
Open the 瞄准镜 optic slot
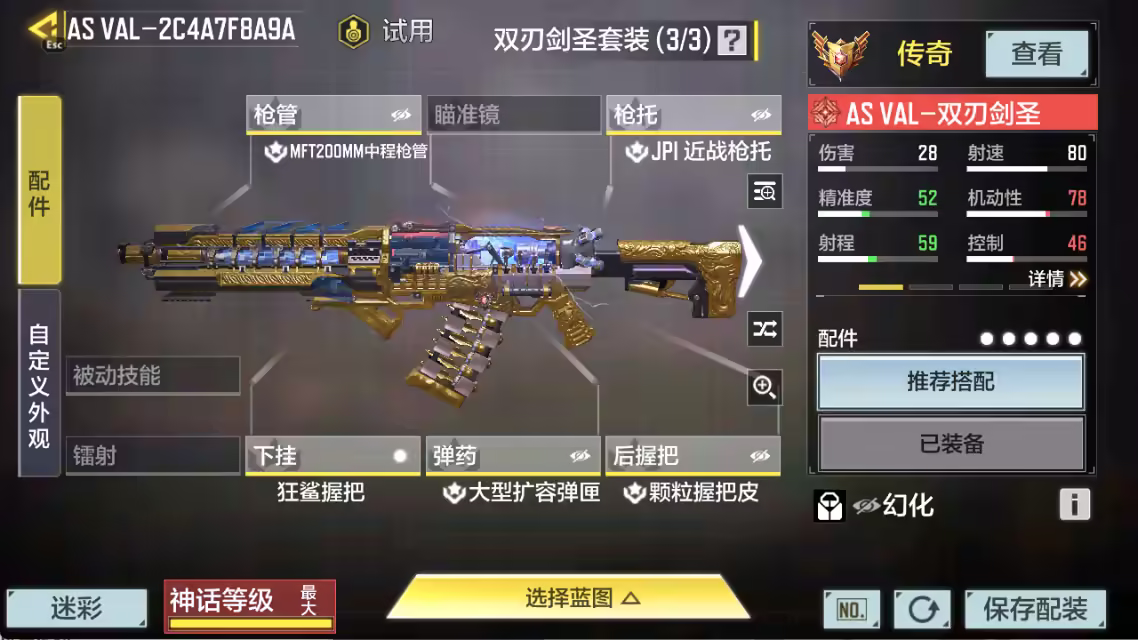pyautogui.click(x=514, y=115)
